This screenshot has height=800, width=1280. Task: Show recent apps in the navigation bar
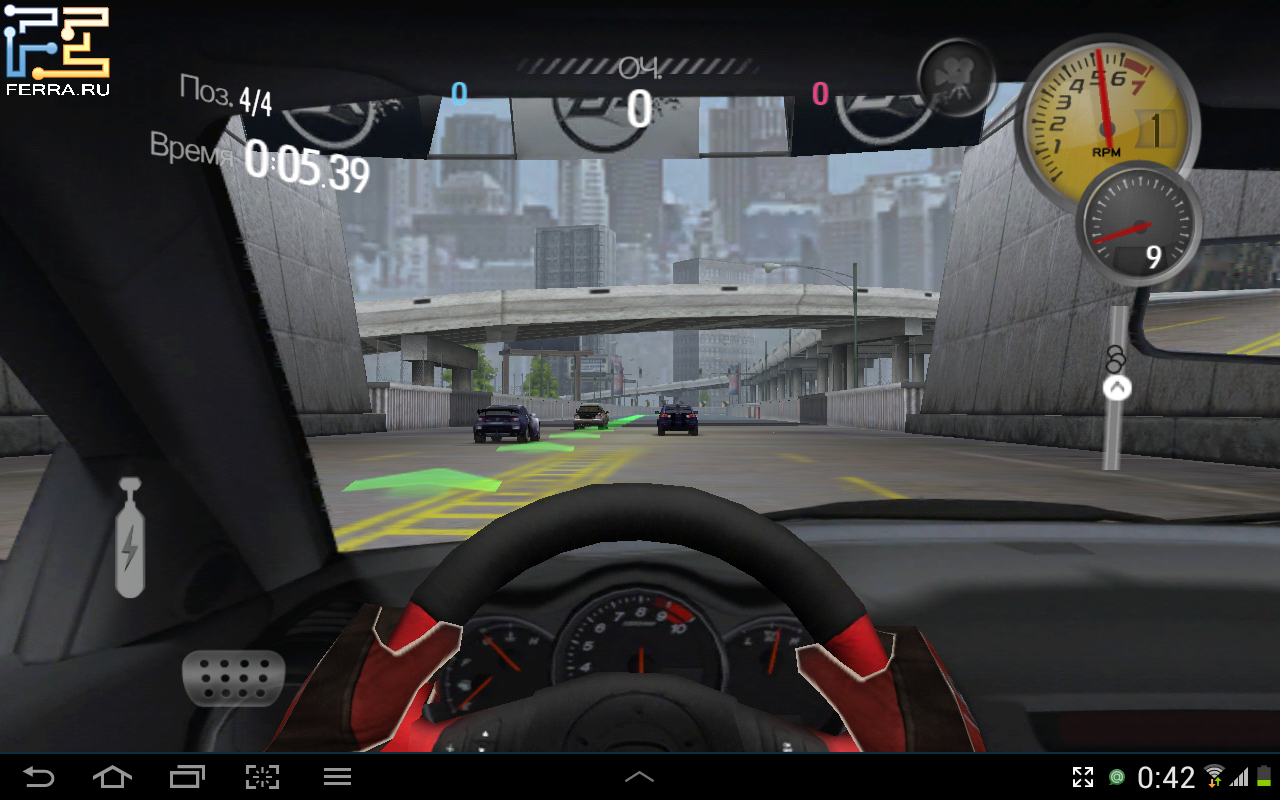tap(187, 777)
